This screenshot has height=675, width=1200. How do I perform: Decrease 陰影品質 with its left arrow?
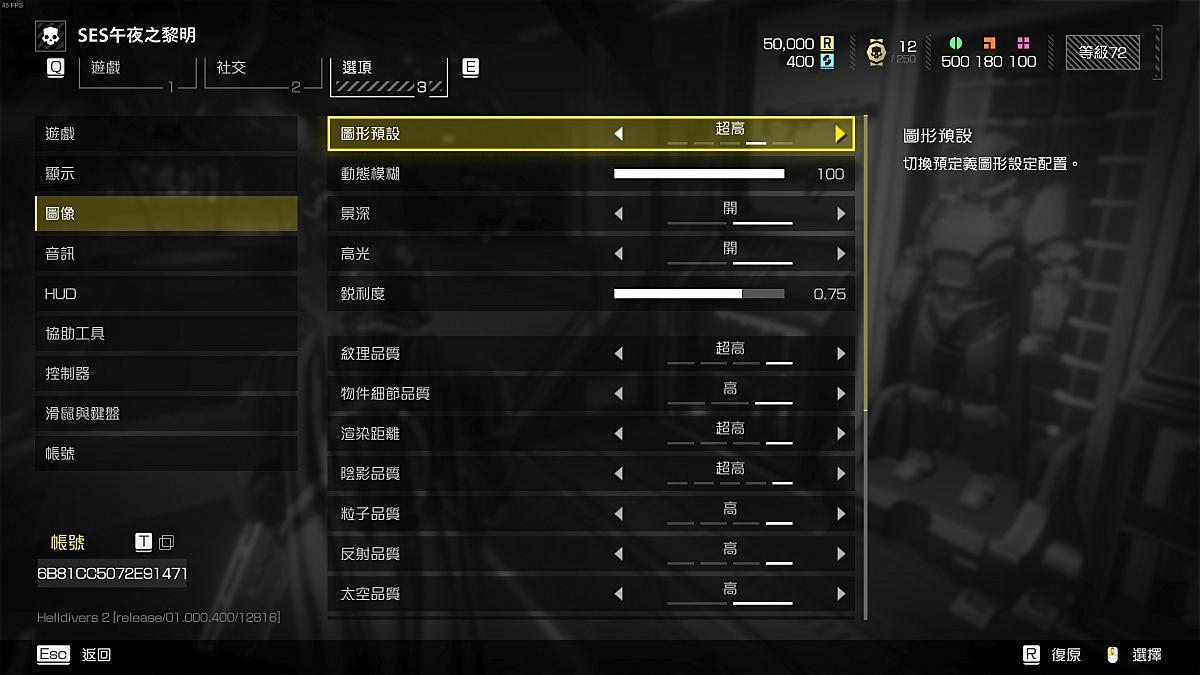pyautogui.click(x=618, y=474)
